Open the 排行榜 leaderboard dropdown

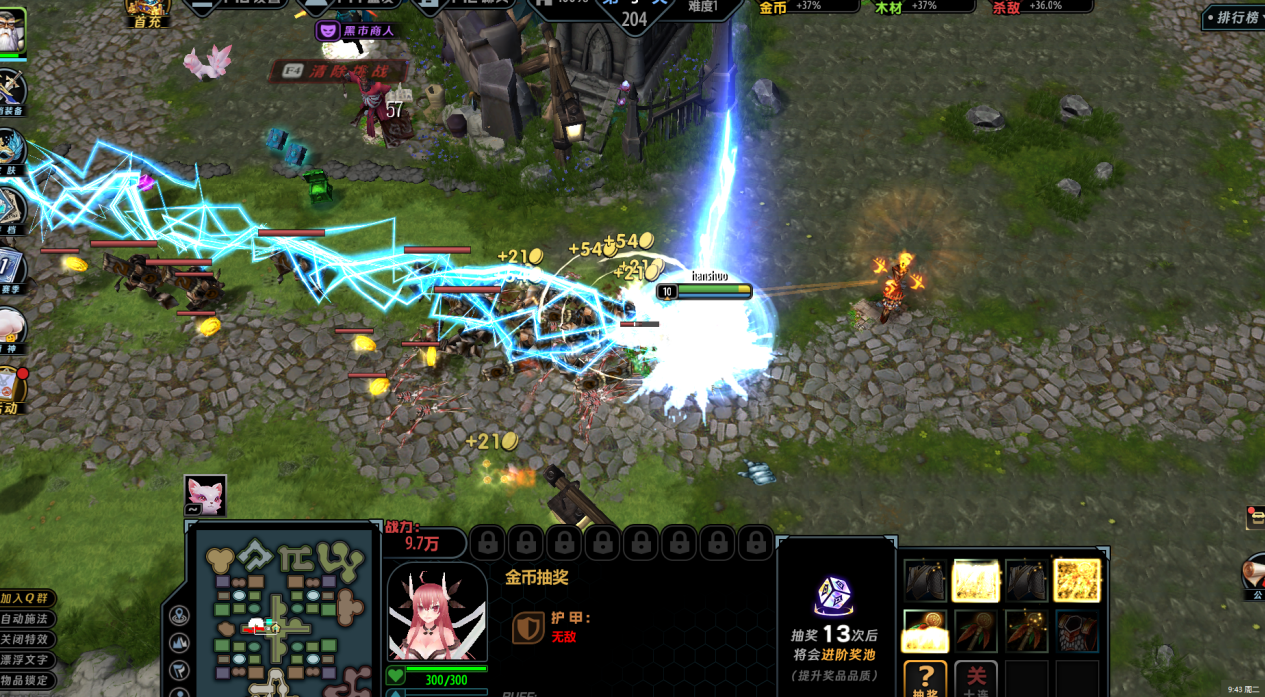click(1232, 18)
